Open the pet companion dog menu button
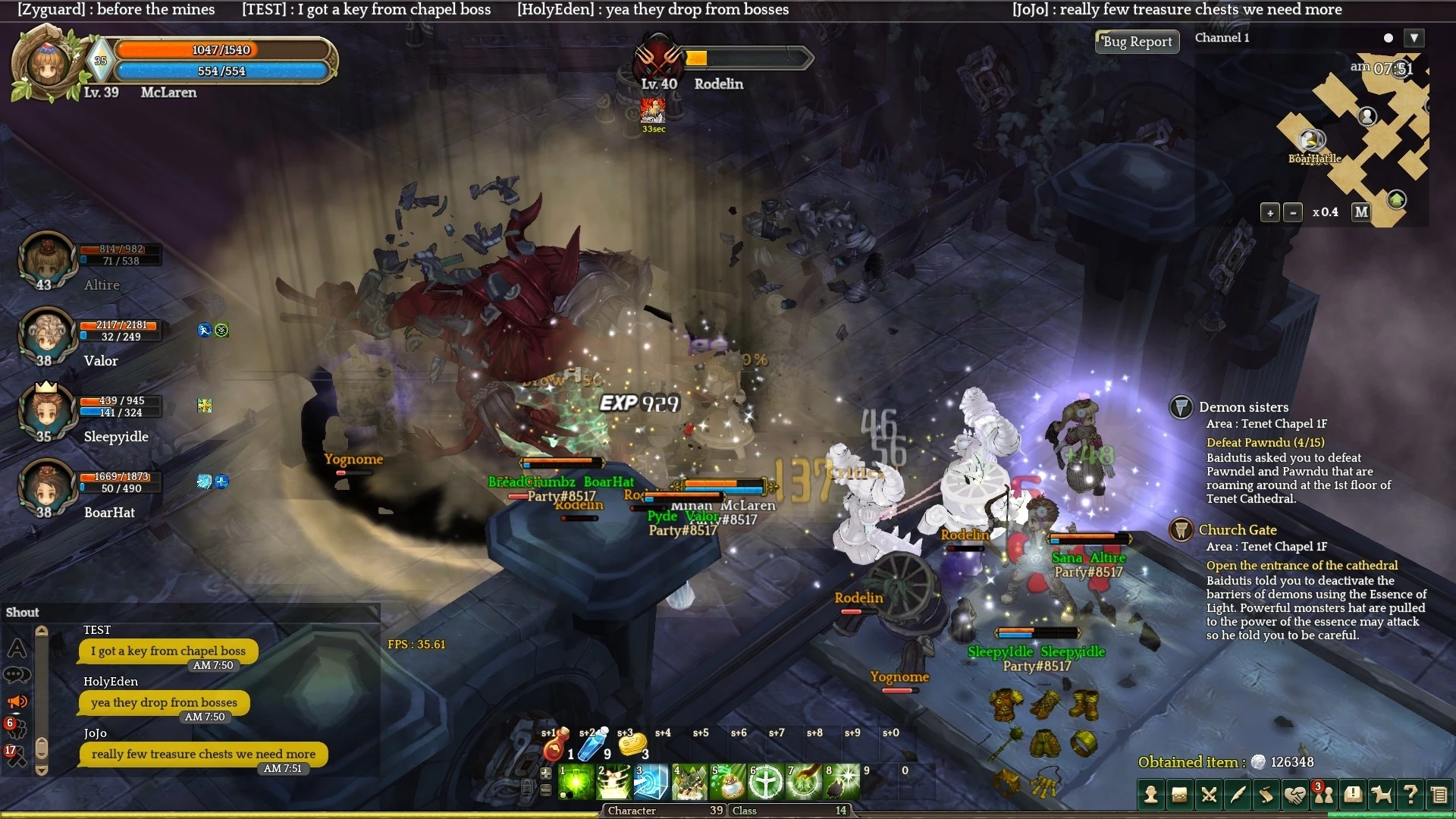The height and width of the screenshot is (819, 1456). [1382, 795]
